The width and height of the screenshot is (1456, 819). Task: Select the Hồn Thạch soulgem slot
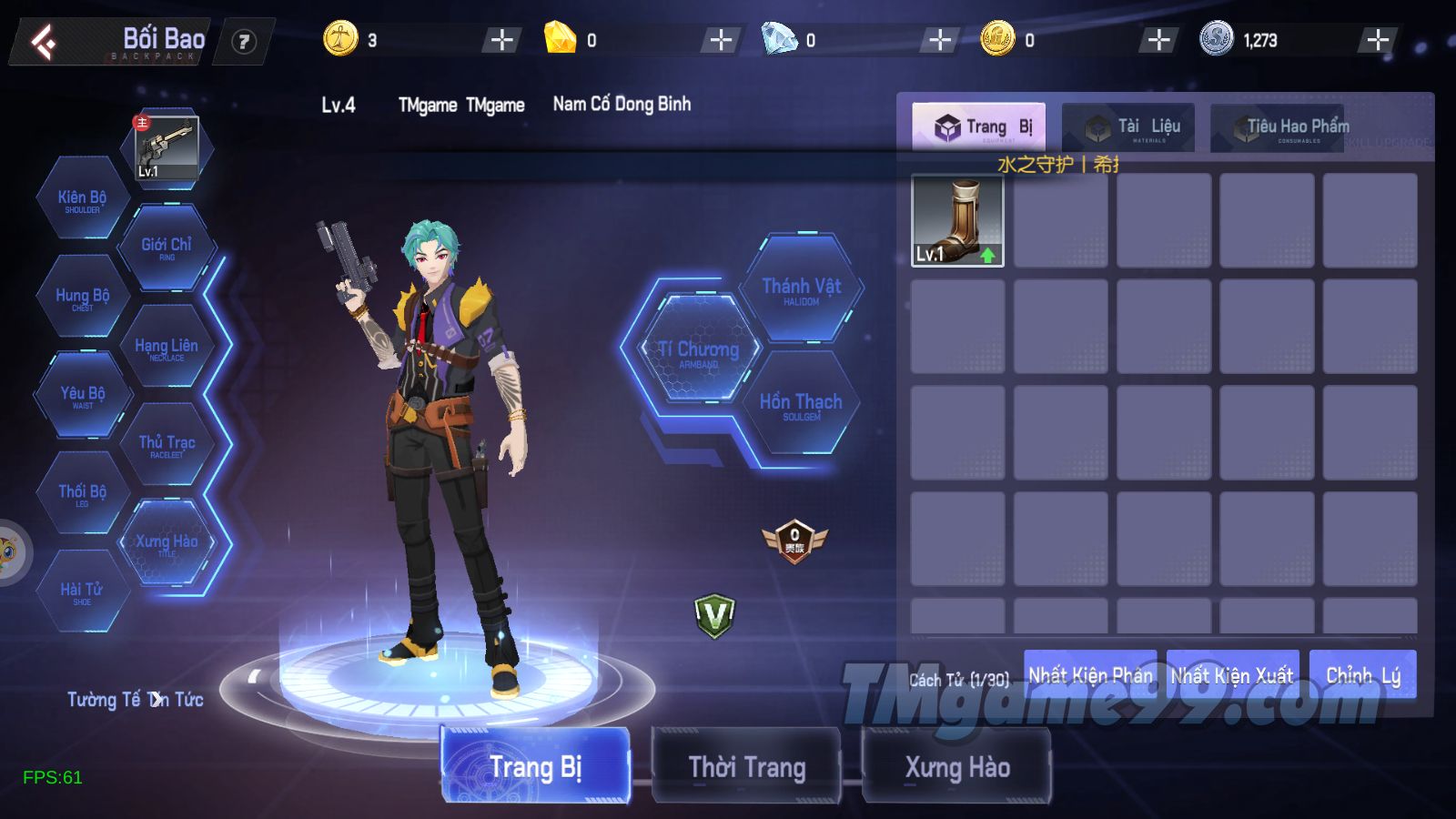tap(801, 404)
